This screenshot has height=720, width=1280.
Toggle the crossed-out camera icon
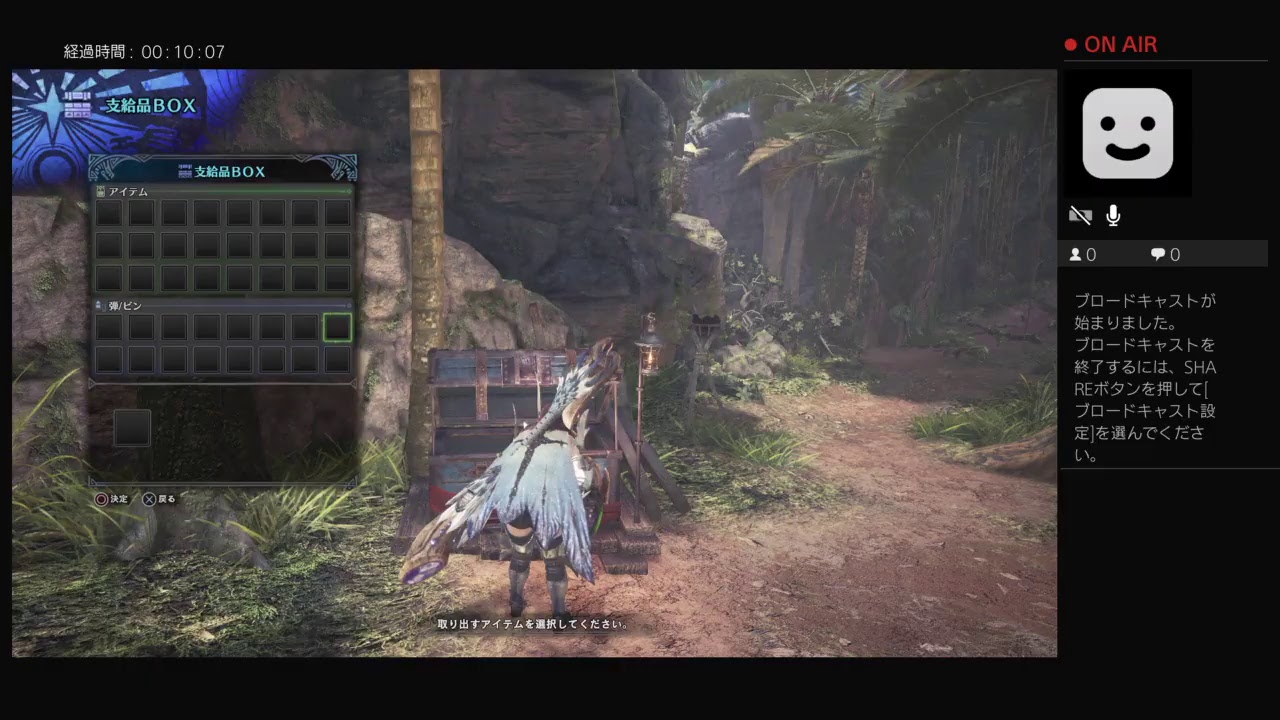1080,216
